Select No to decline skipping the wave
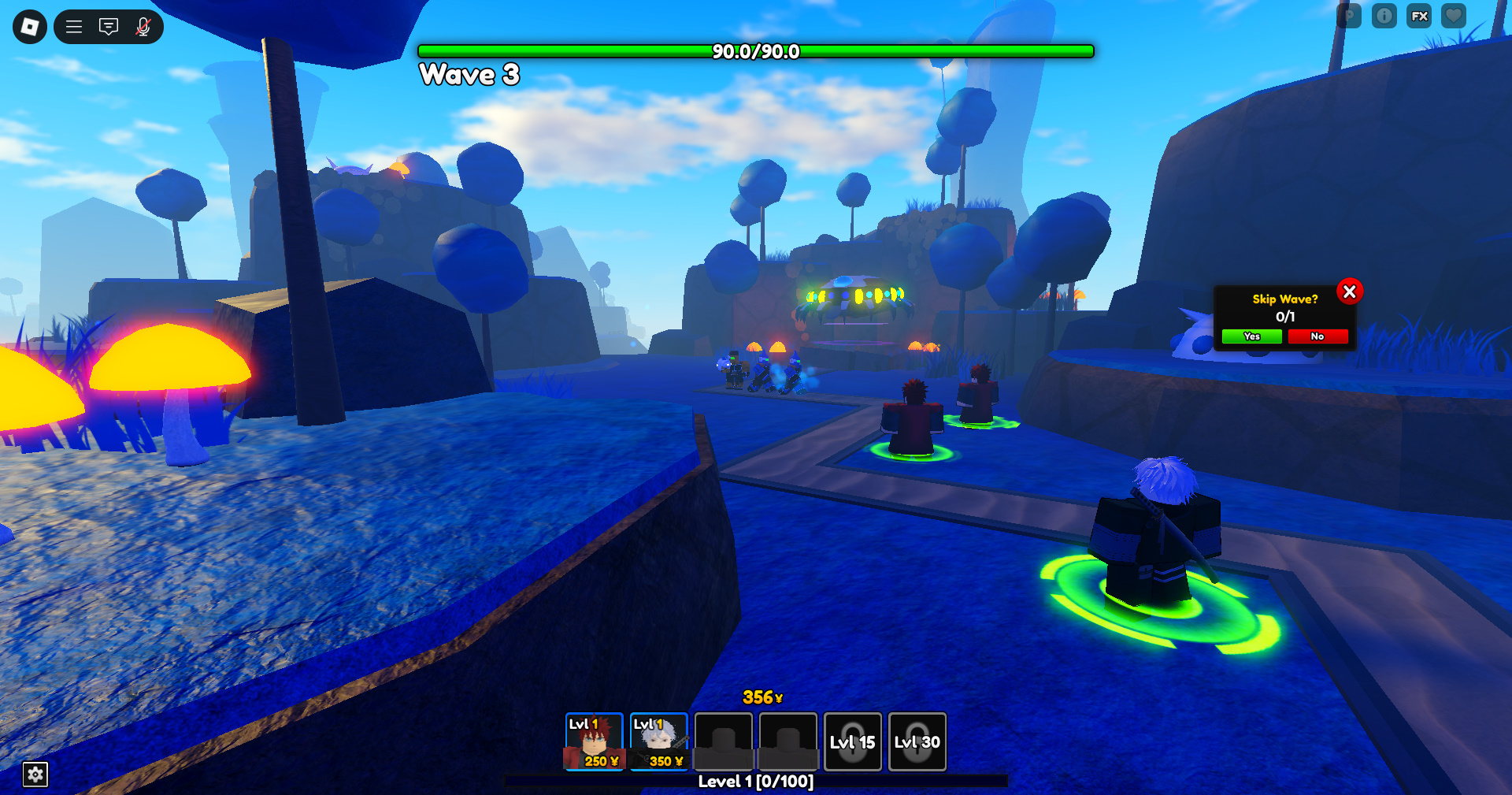This screenshot has height=795, width=1512. tap(1317, 336)
